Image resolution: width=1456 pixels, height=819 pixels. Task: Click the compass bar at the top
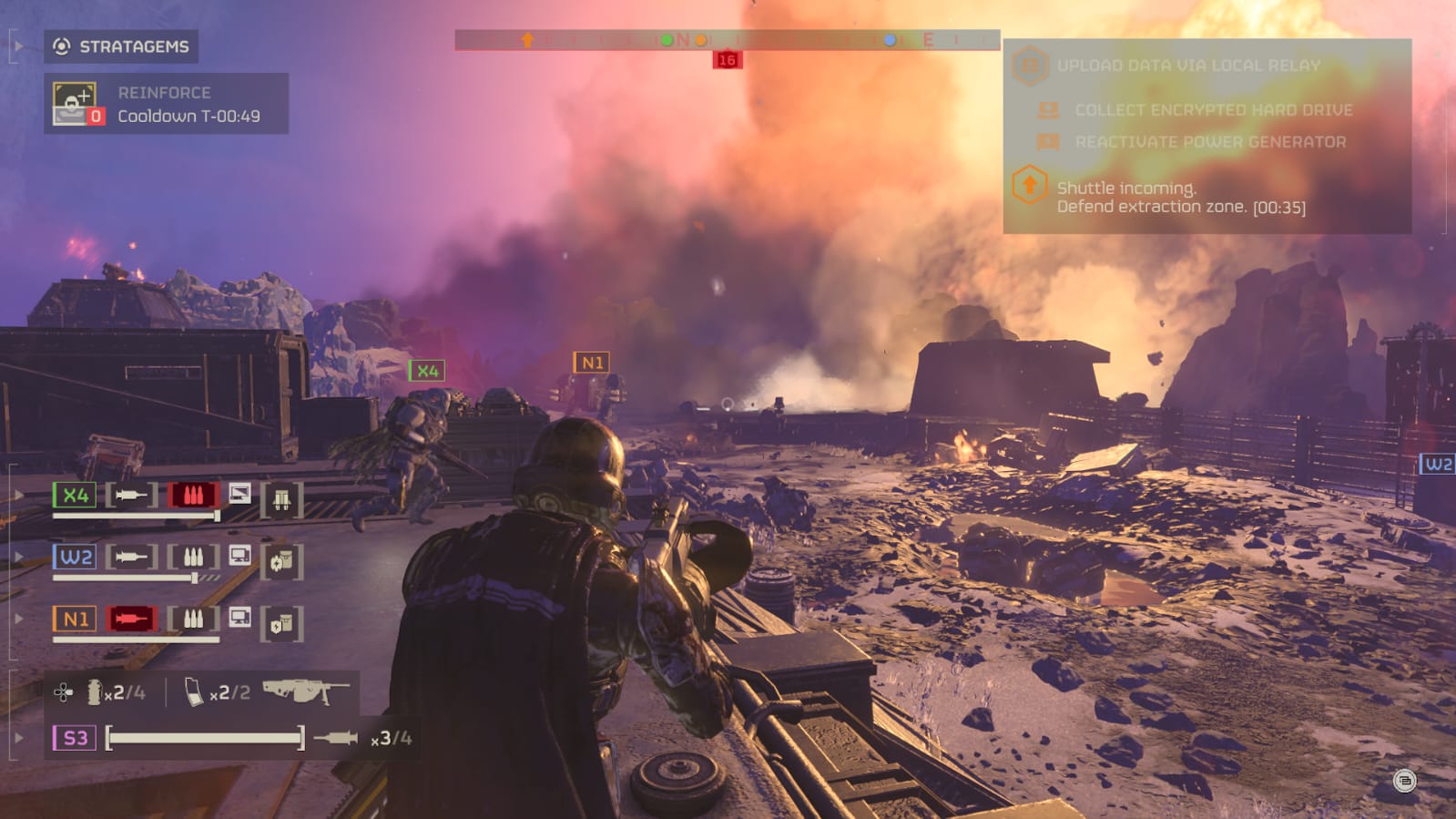pos(727,40)
